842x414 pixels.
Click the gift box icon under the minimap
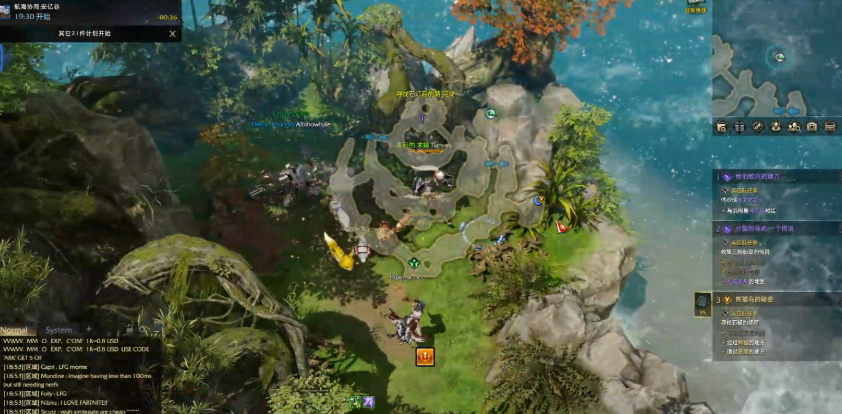point(739,127)
